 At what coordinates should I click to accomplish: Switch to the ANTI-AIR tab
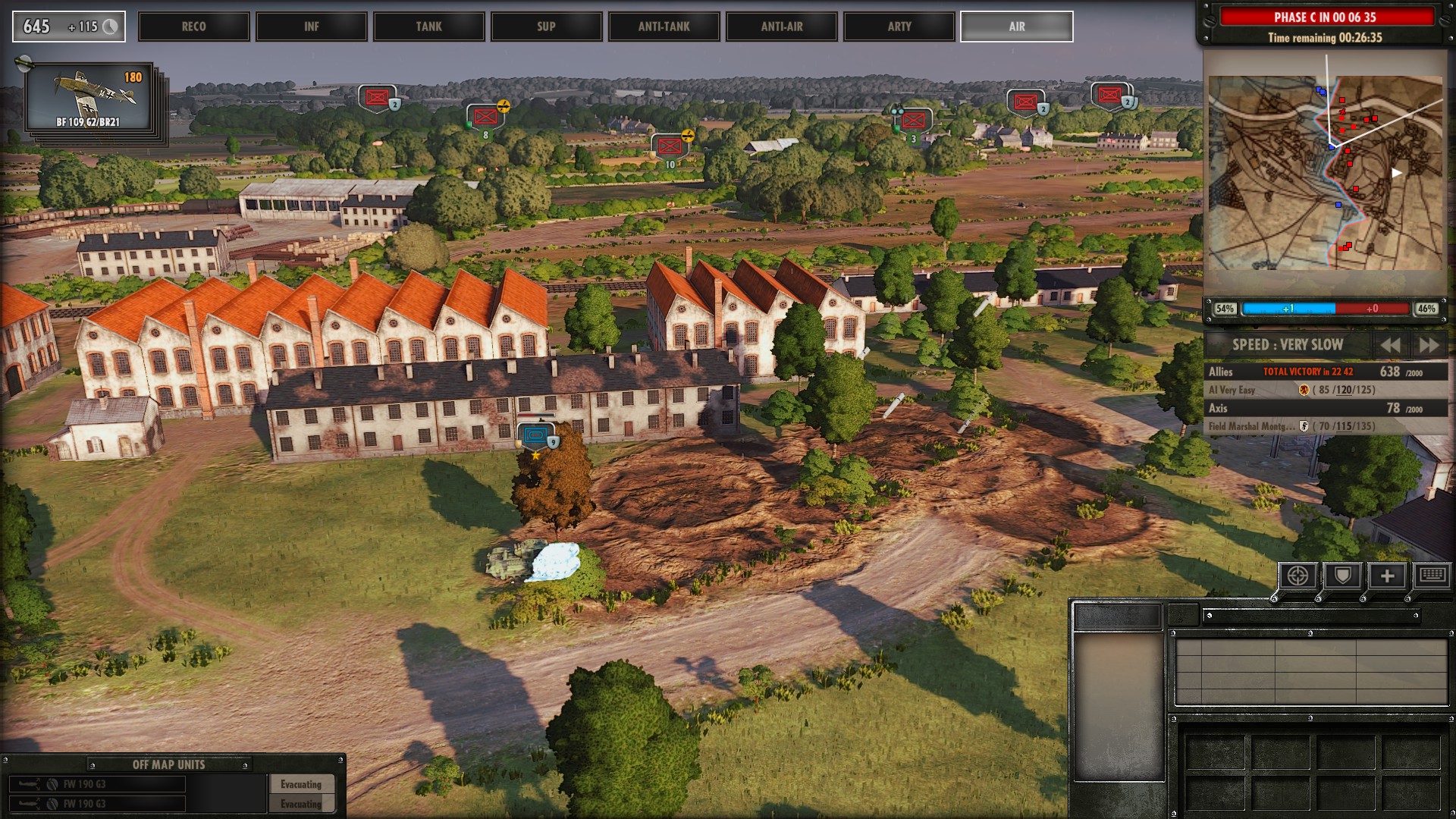[x=781, y=27]
